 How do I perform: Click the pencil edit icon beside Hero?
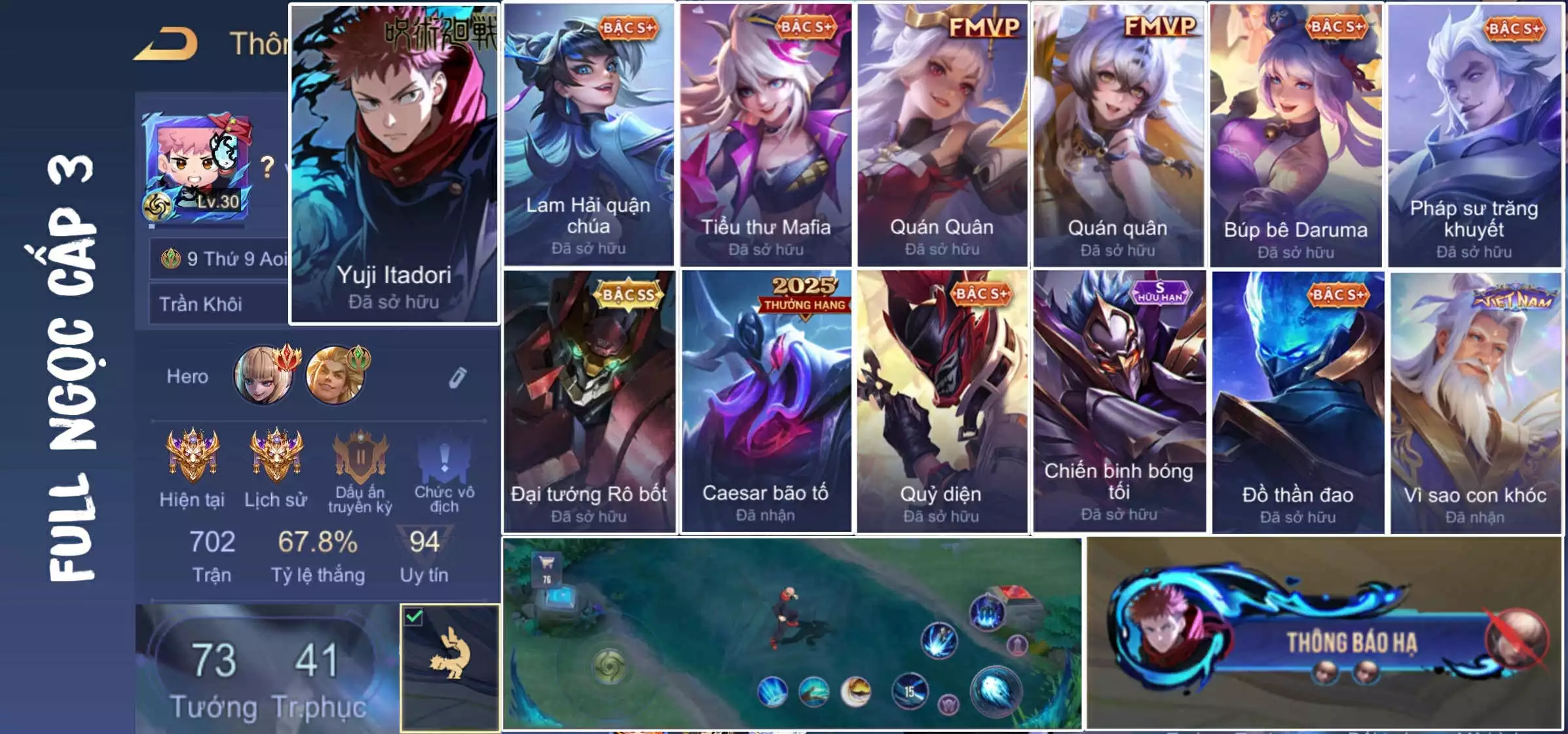457,377
